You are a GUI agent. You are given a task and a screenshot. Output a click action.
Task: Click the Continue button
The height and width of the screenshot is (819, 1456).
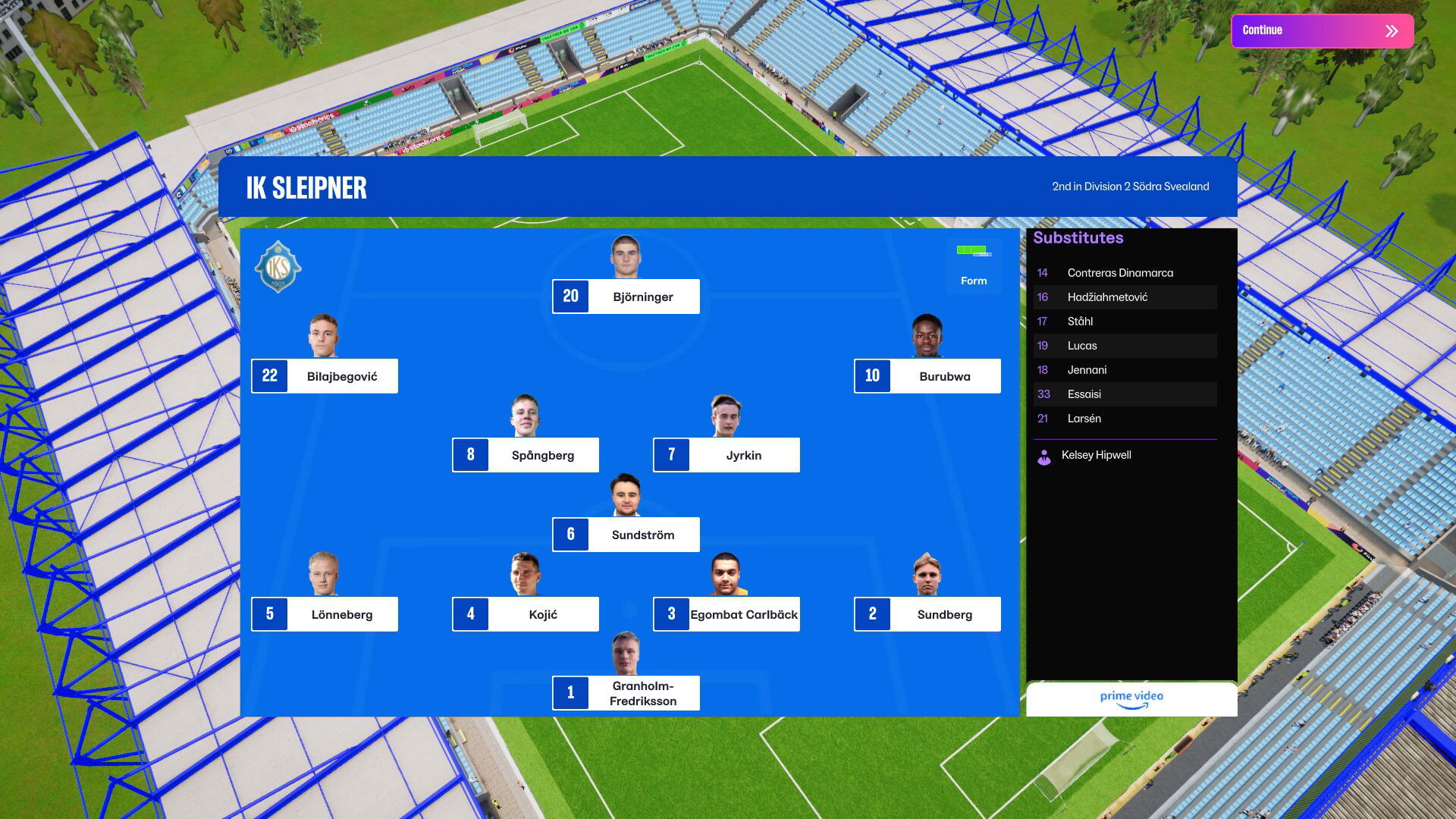(x=1322, y=31)
